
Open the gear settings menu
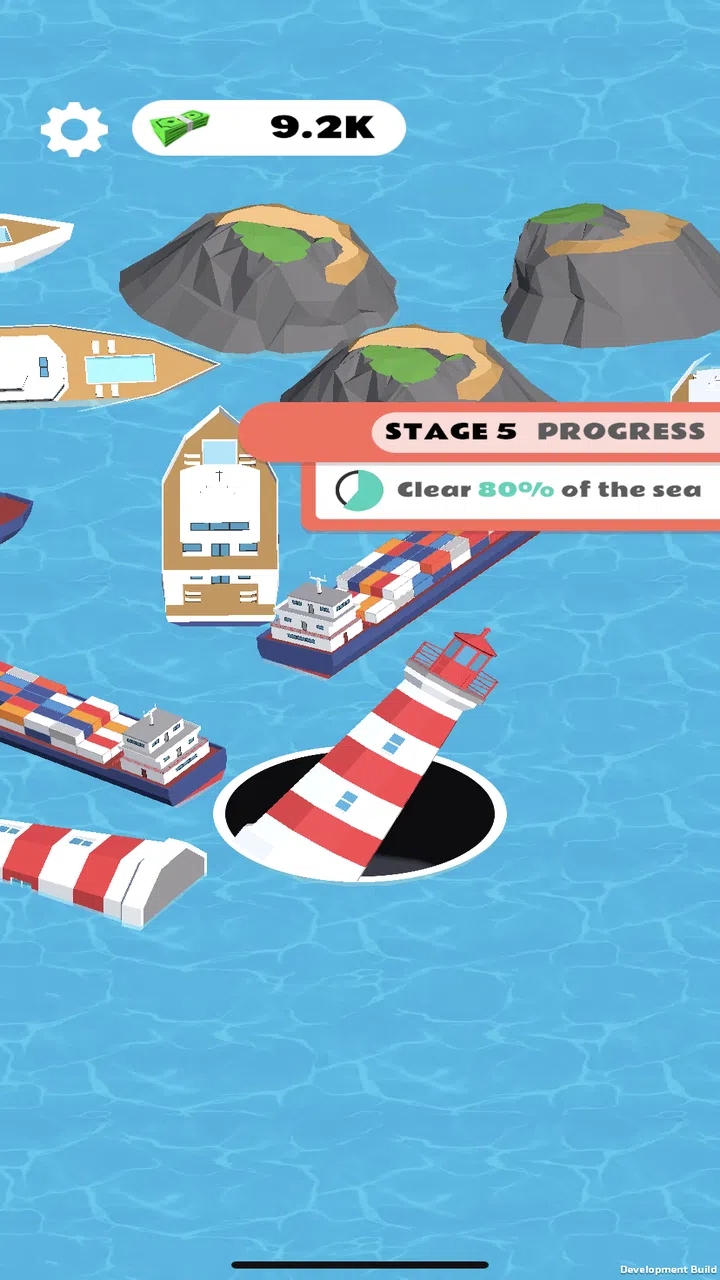click(x=74, y=129)
